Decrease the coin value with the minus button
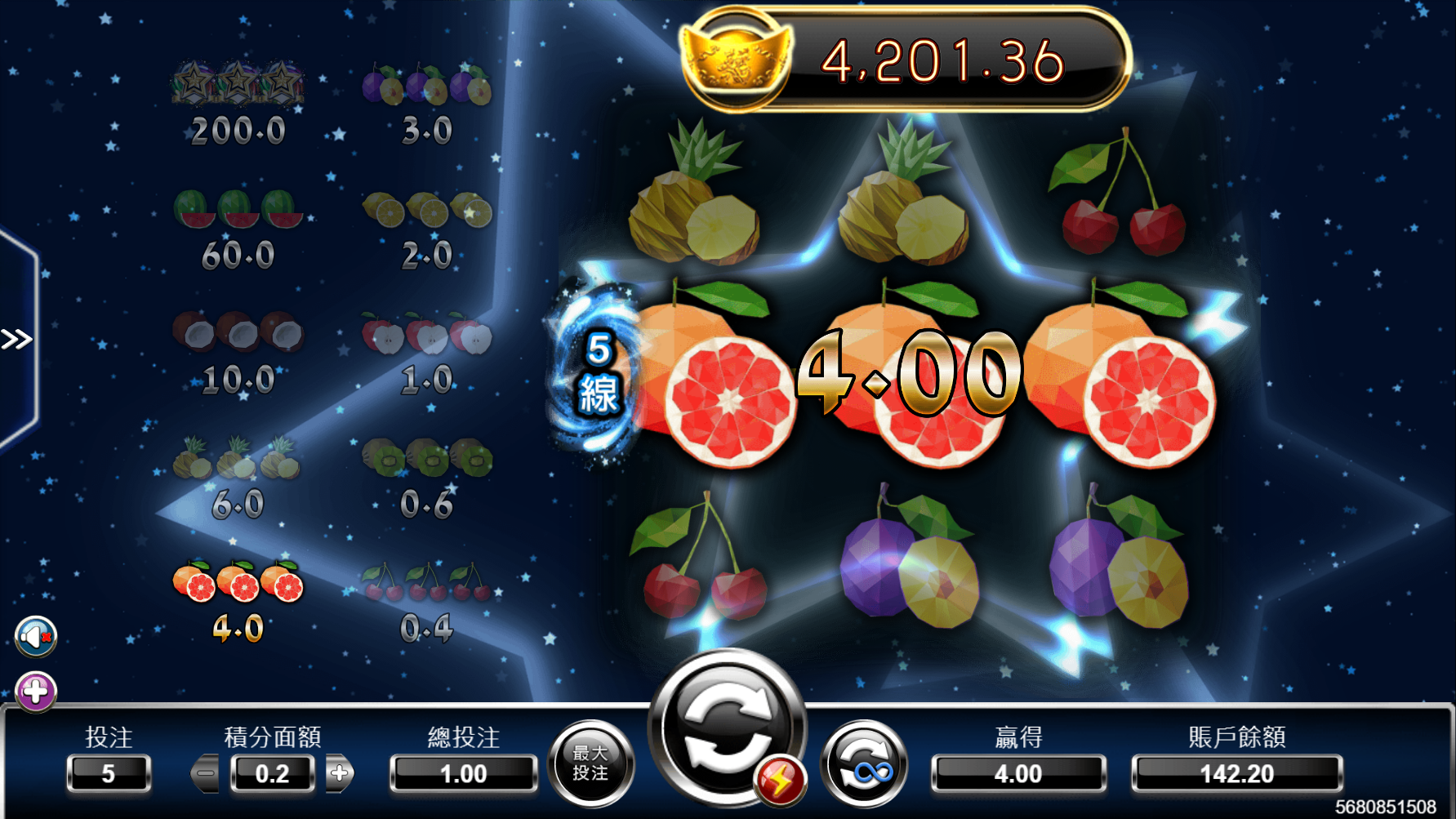 tap(206, 773)
